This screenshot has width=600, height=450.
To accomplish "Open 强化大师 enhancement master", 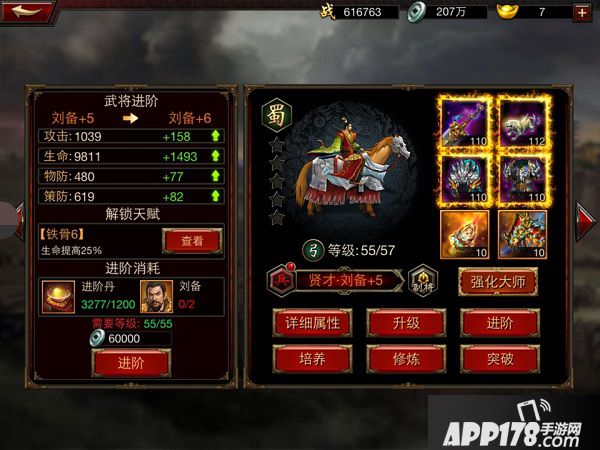I will click(x=497, y=281).
